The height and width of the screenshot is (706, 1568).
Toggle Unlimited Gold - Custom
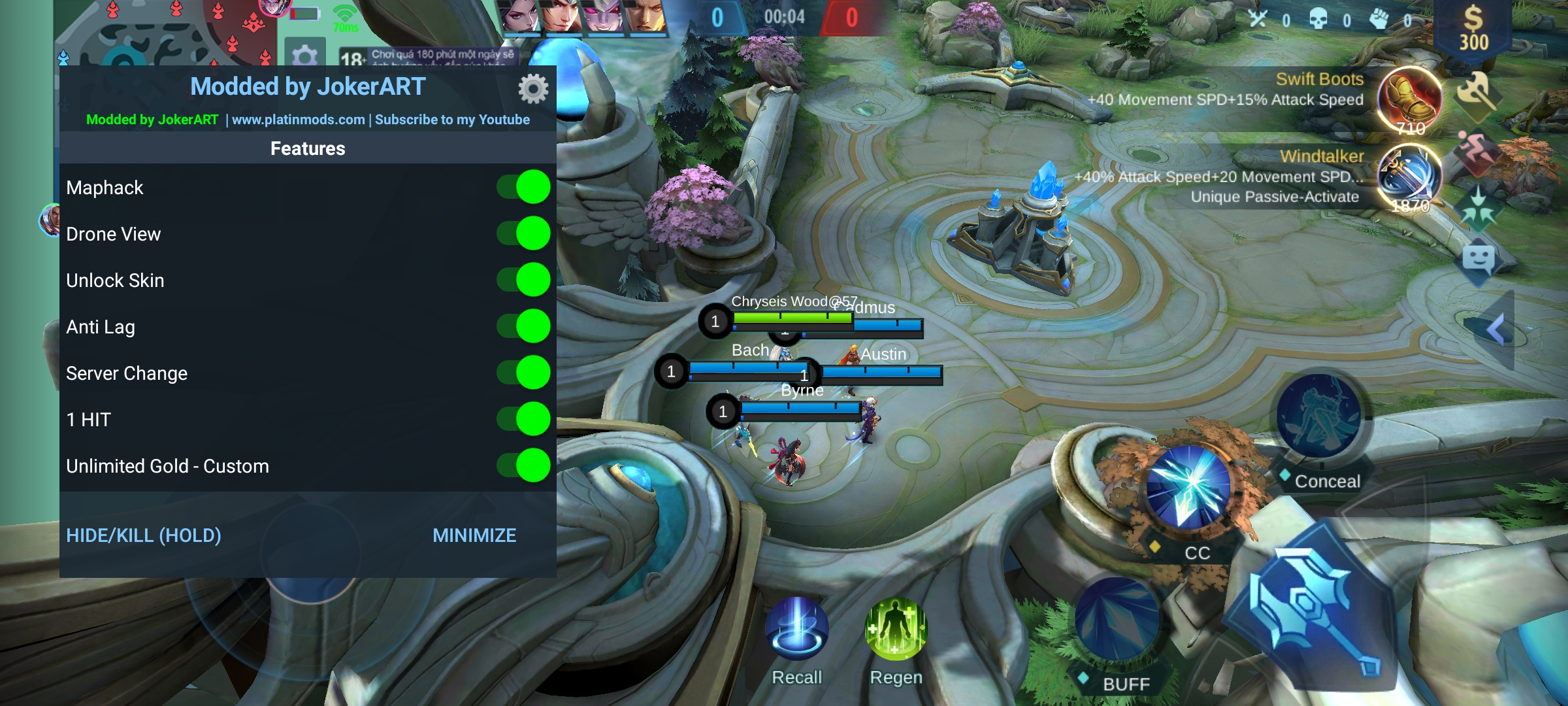coord(524,466)
